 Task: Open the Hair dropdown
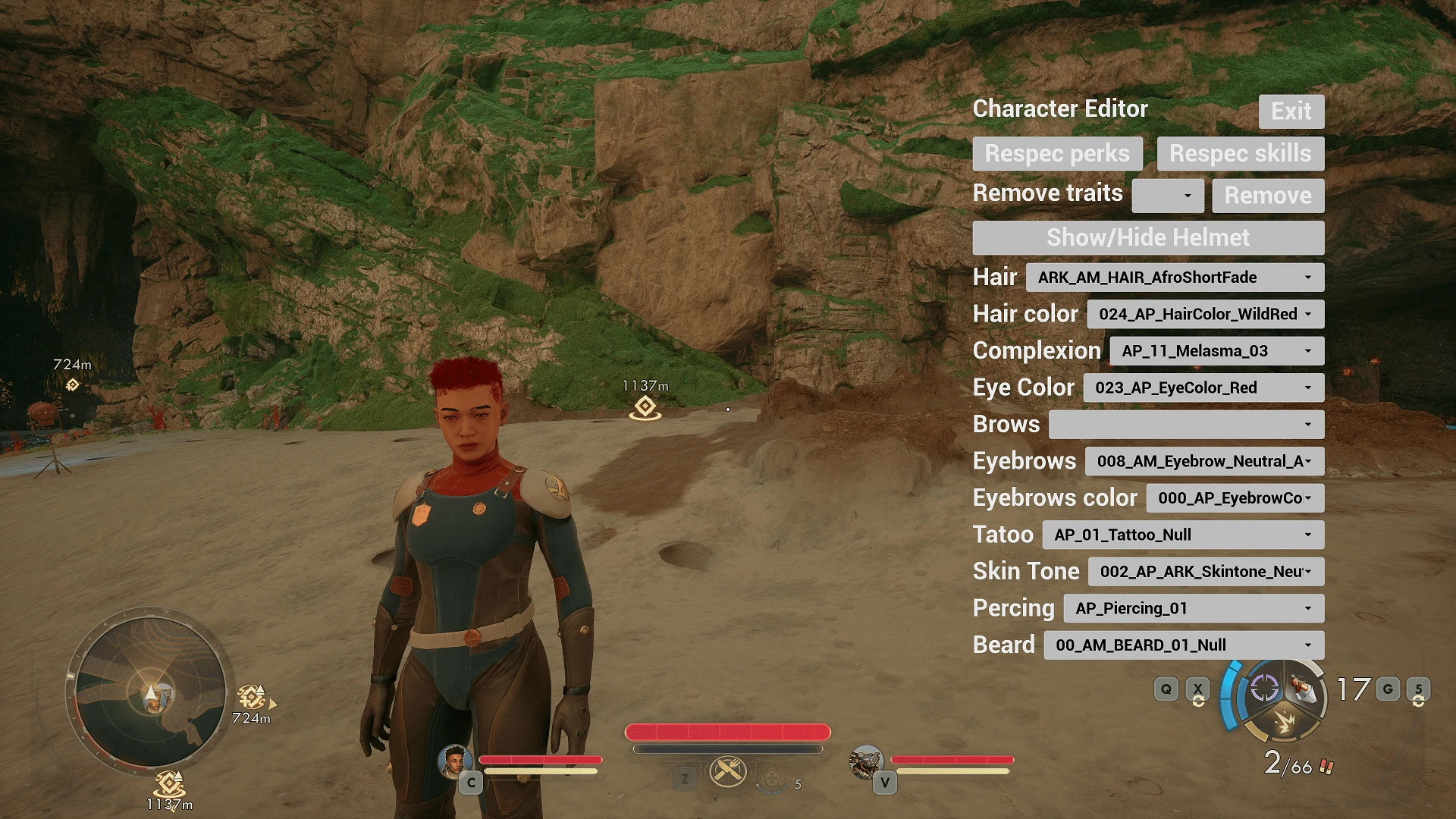click(1175, 277)
